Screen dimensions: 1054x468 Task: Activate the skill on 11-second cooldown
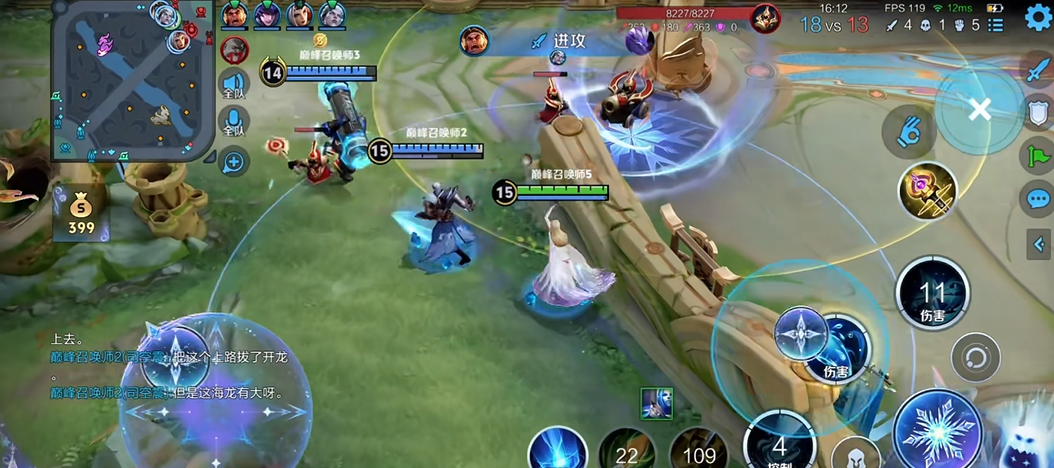tap(932, 296)
